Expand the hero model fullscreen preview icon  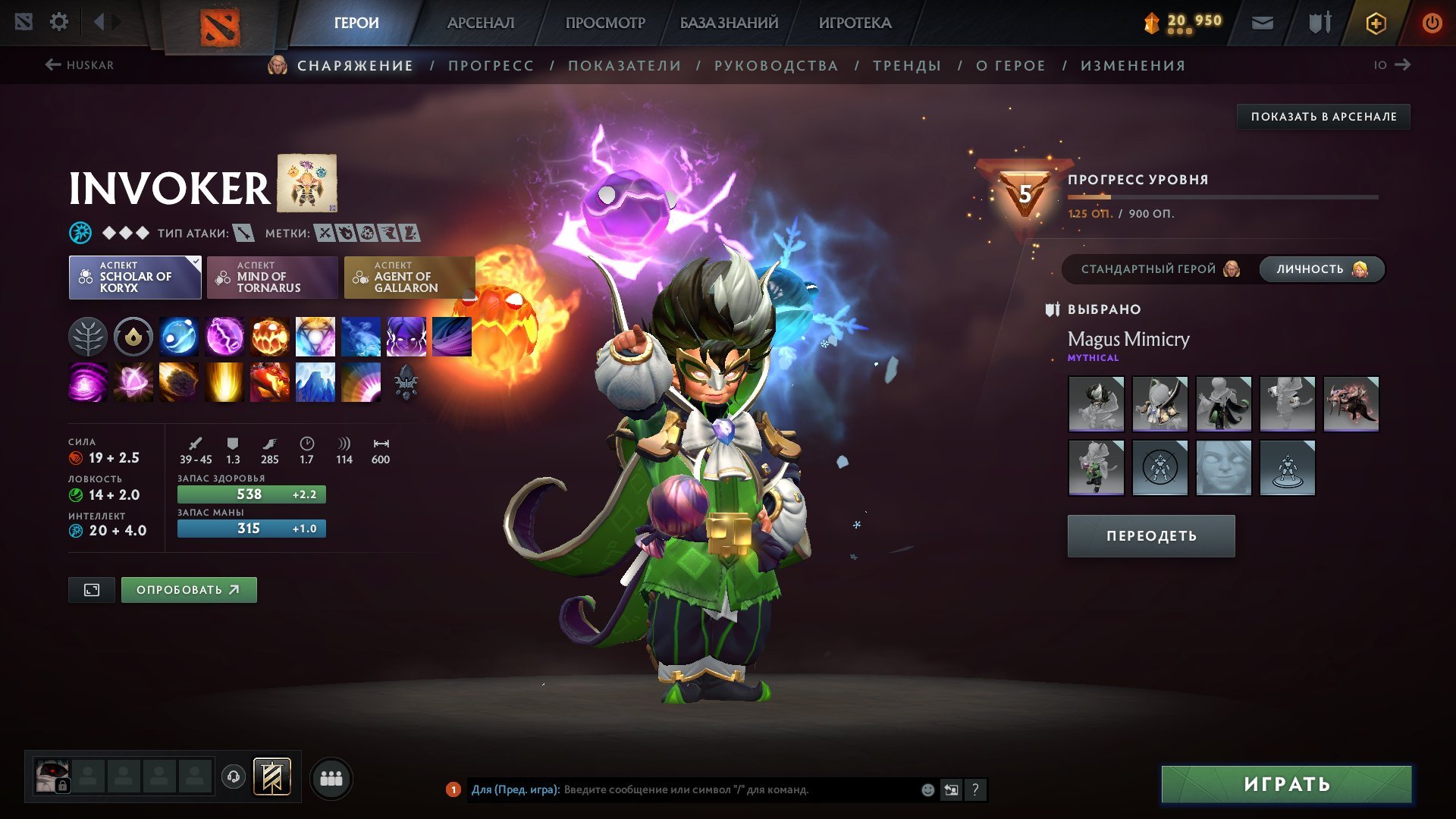click(x=91, y=589)
